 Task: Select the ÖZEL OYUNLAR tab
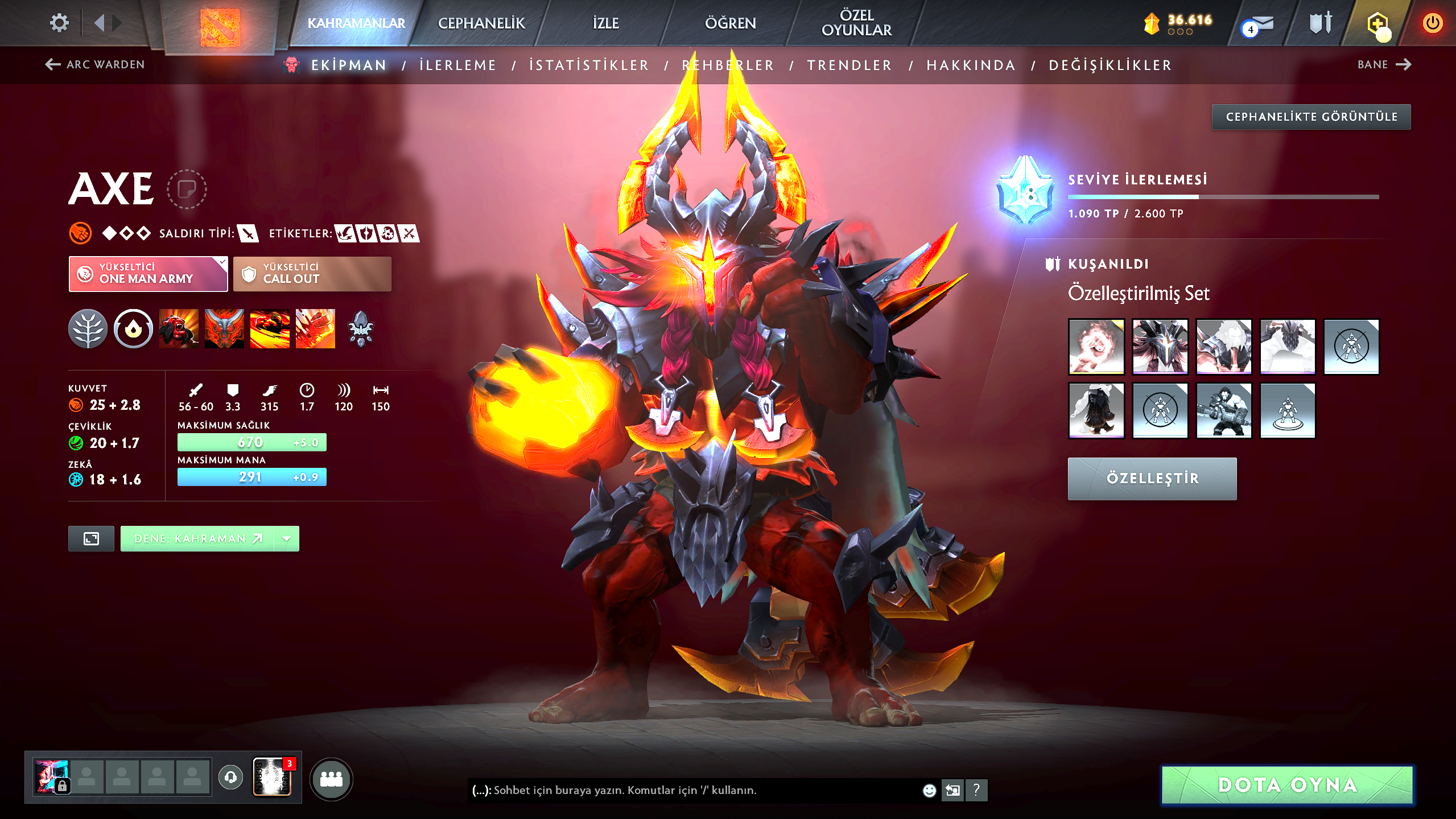click(x=856, y=23)
